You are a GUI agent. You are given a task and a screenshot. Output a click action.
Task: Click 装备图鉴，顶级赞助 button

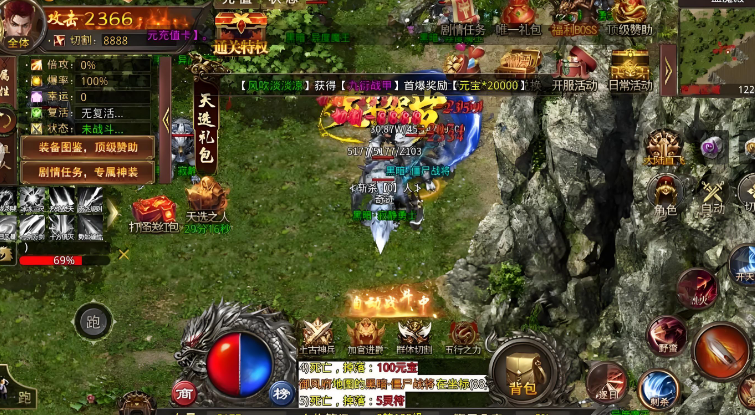pyautogui.click(x=88, y=147)
